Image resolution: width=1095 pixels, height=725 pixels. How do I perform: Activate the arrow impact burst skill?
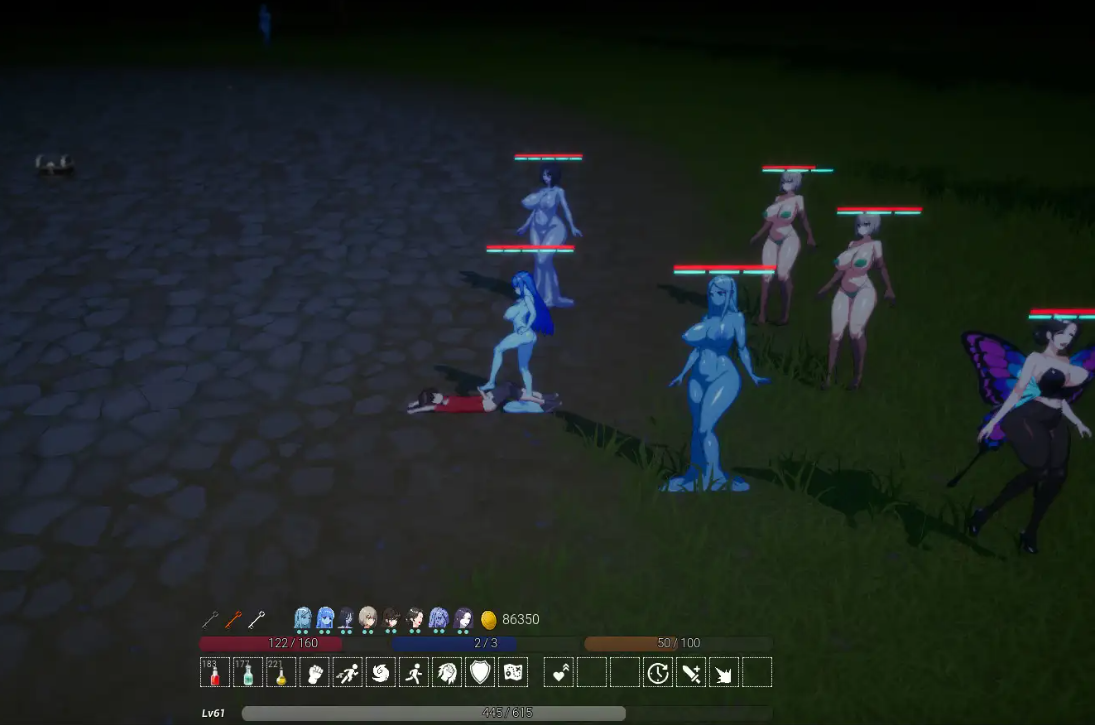click(723, 672)
